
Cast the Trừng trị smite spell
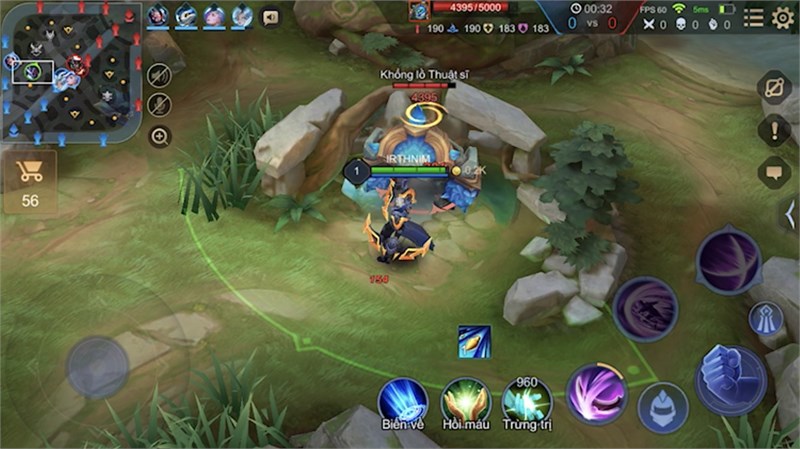pos(527,400)
